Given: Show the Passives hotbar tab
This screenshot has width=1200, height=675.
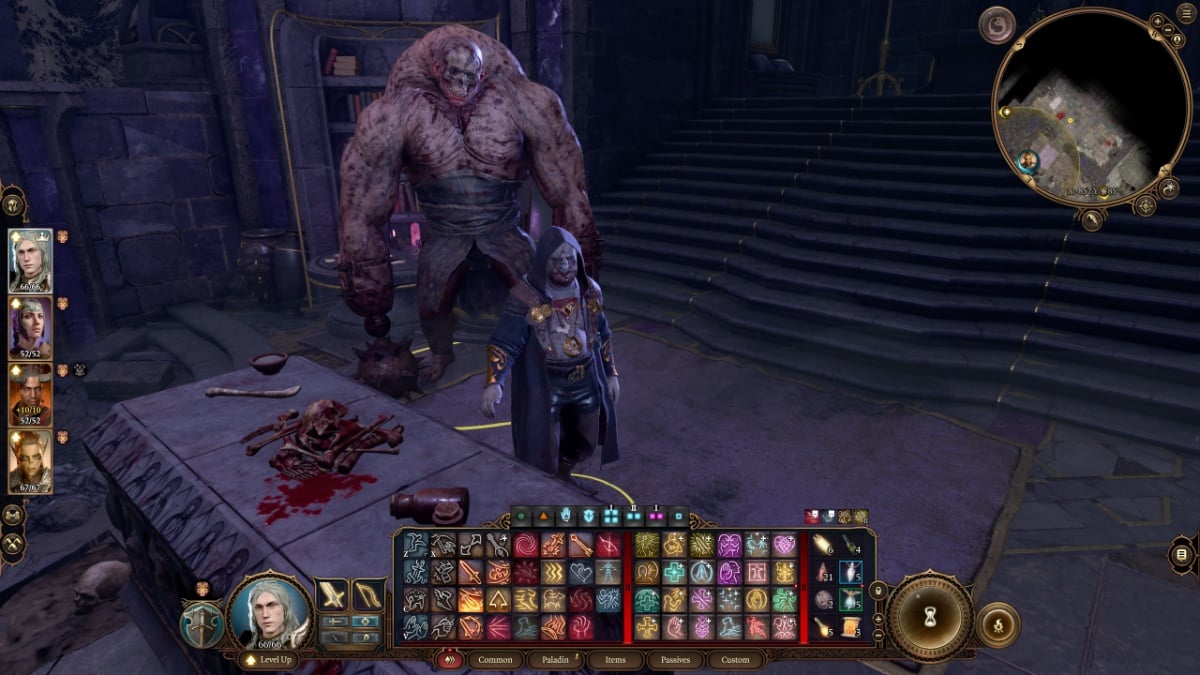Looking at the screenshot, I should pyautogui.click(x=674, y=660).
